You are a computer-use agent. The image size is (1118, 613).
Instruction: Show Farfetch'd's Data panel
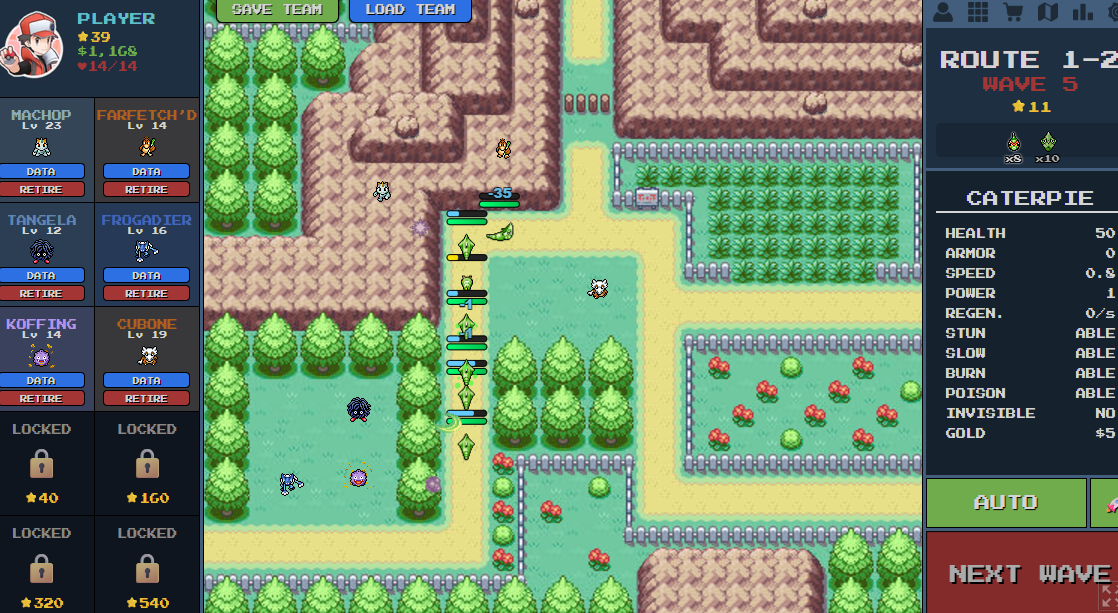point(146,171)
